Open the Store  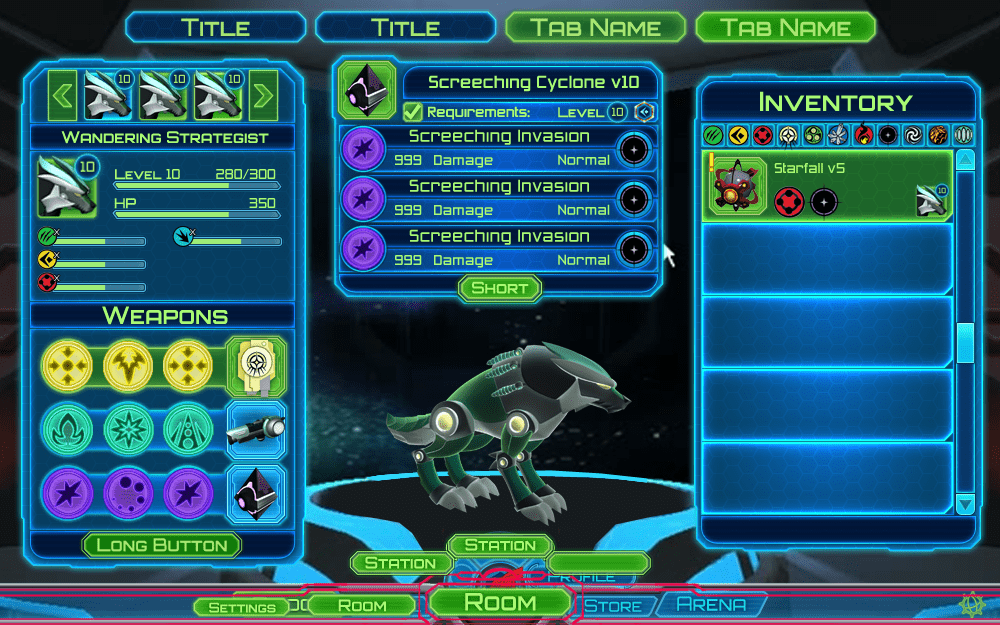click(x=613, y=606)
